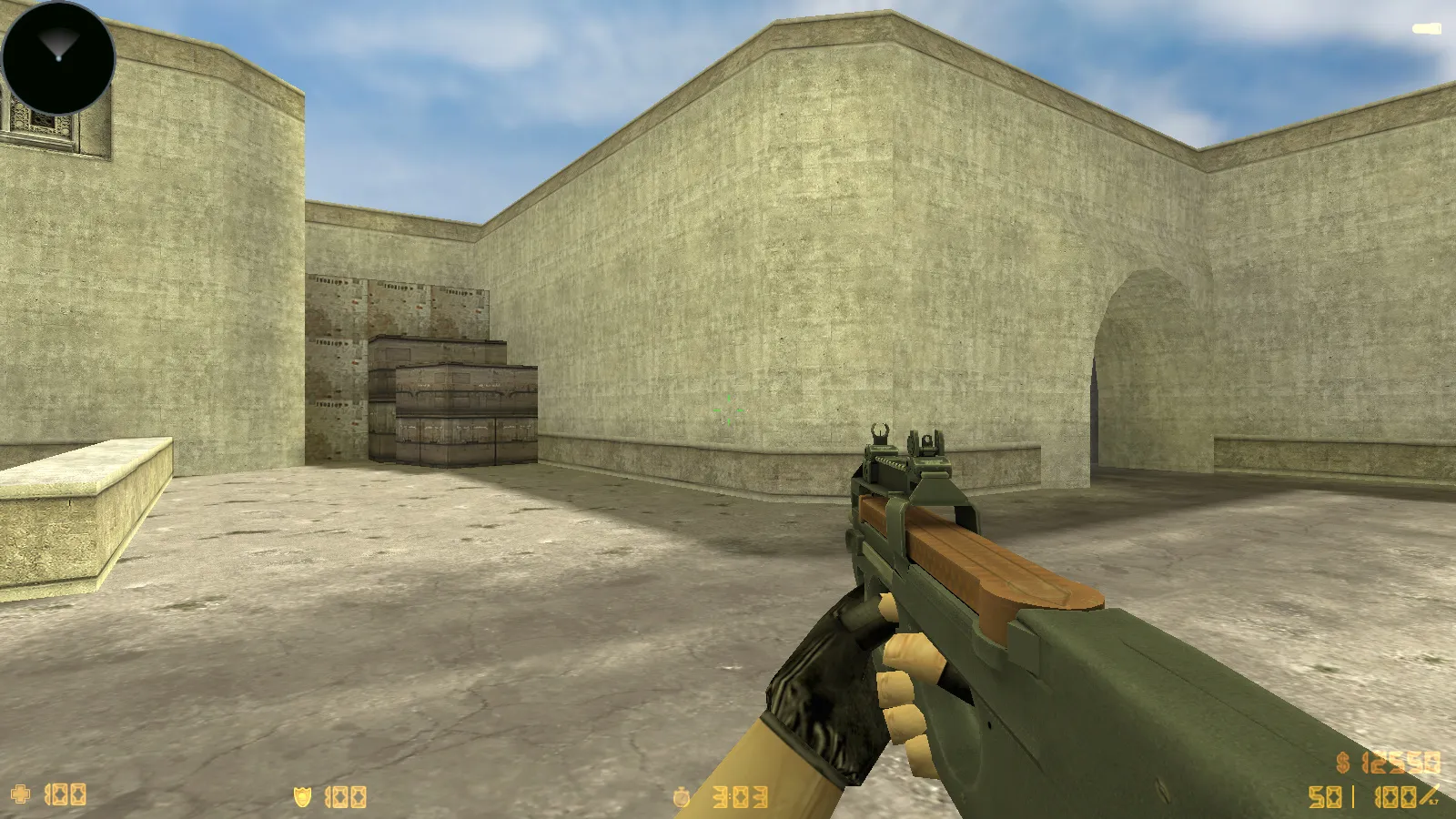
Task: Click the health cross icon in the HUD
Action: click(20, 795)
